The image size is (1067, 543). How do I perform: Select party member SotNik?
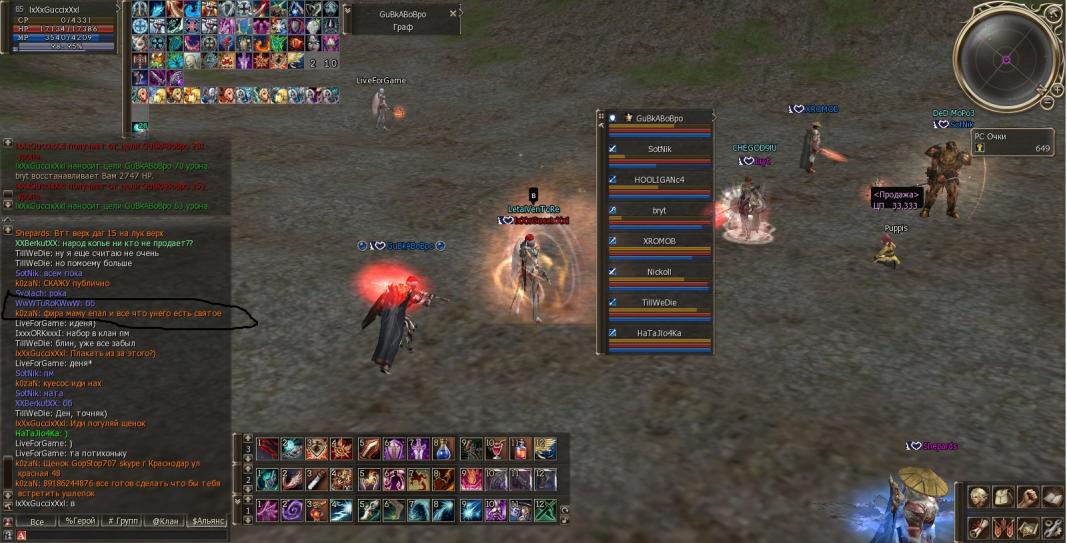[x=659, y=149]
